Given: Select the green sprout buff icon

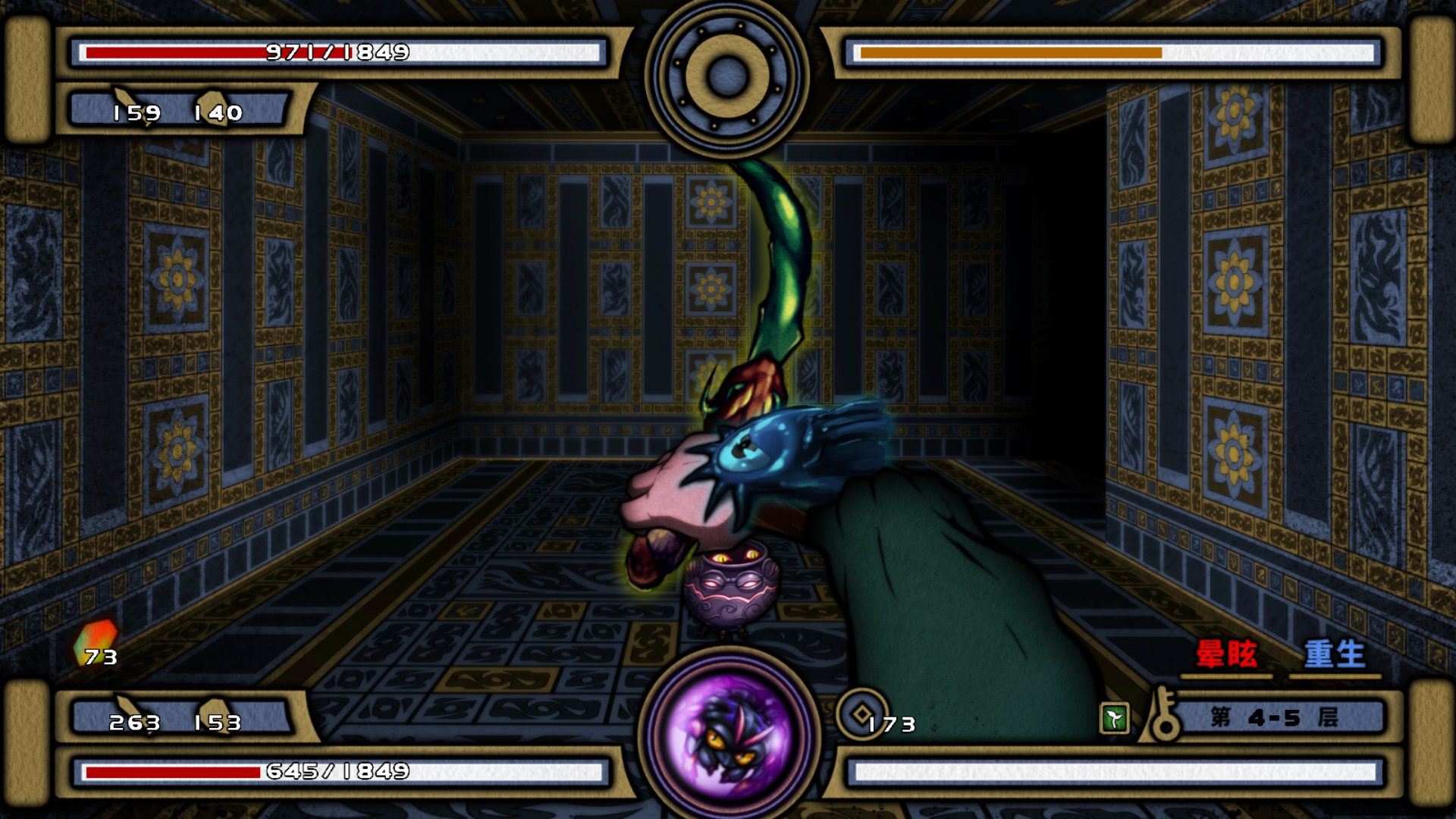Looking at the screenshot, I should click(x=1114, y=718).
